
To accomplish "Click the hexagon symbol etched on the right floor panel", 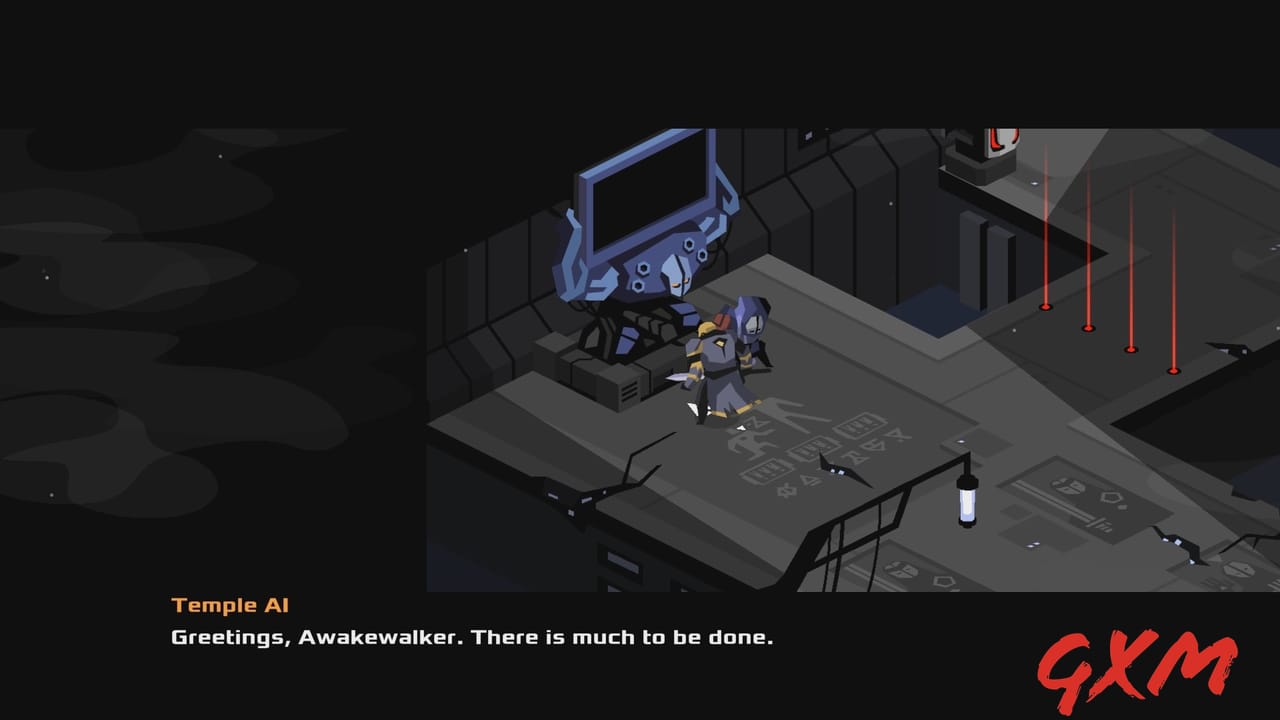I will pos(1111,497).
